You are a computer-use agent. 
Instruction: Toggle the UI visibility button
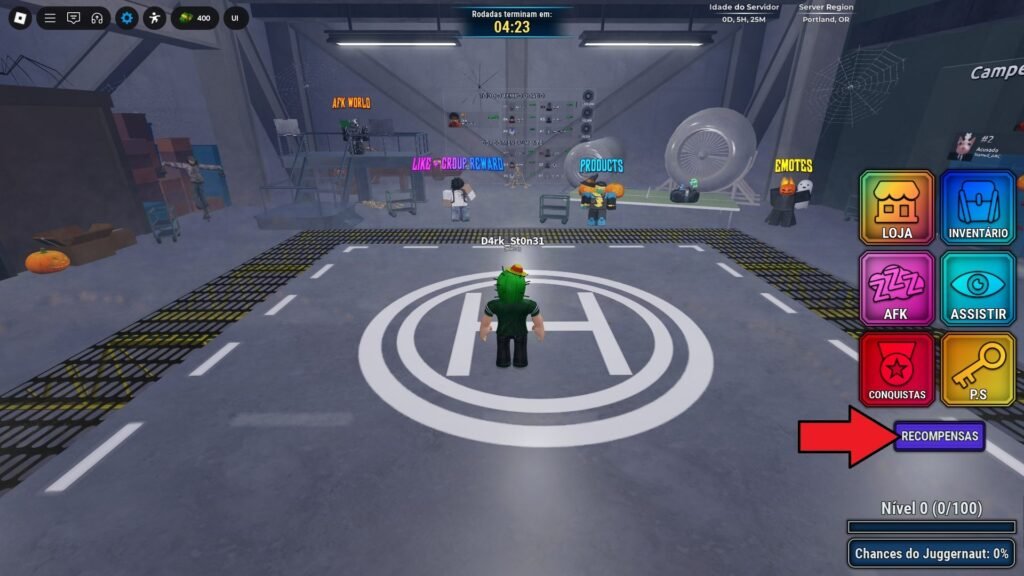coord(236,18)
